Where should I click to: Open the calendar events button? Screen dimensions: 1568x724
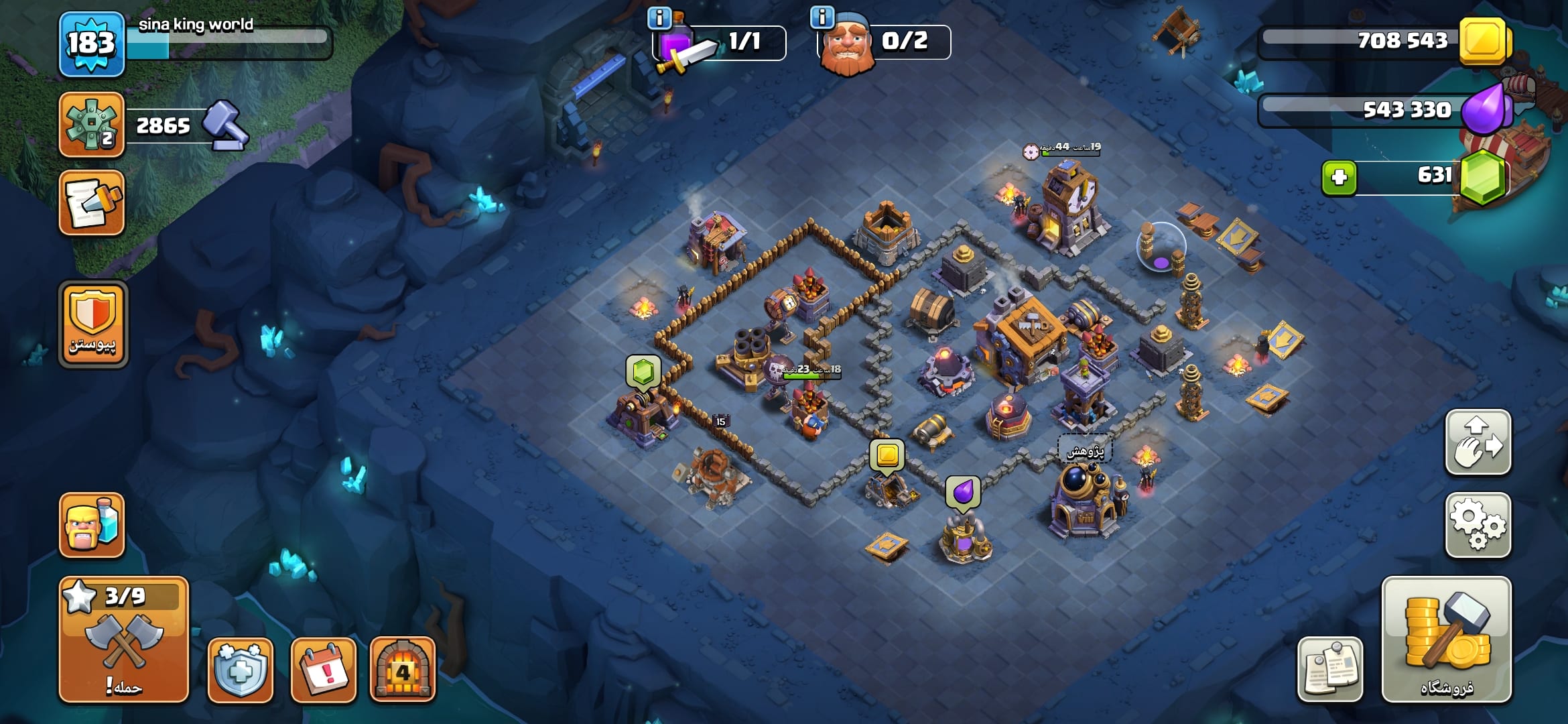323,670
